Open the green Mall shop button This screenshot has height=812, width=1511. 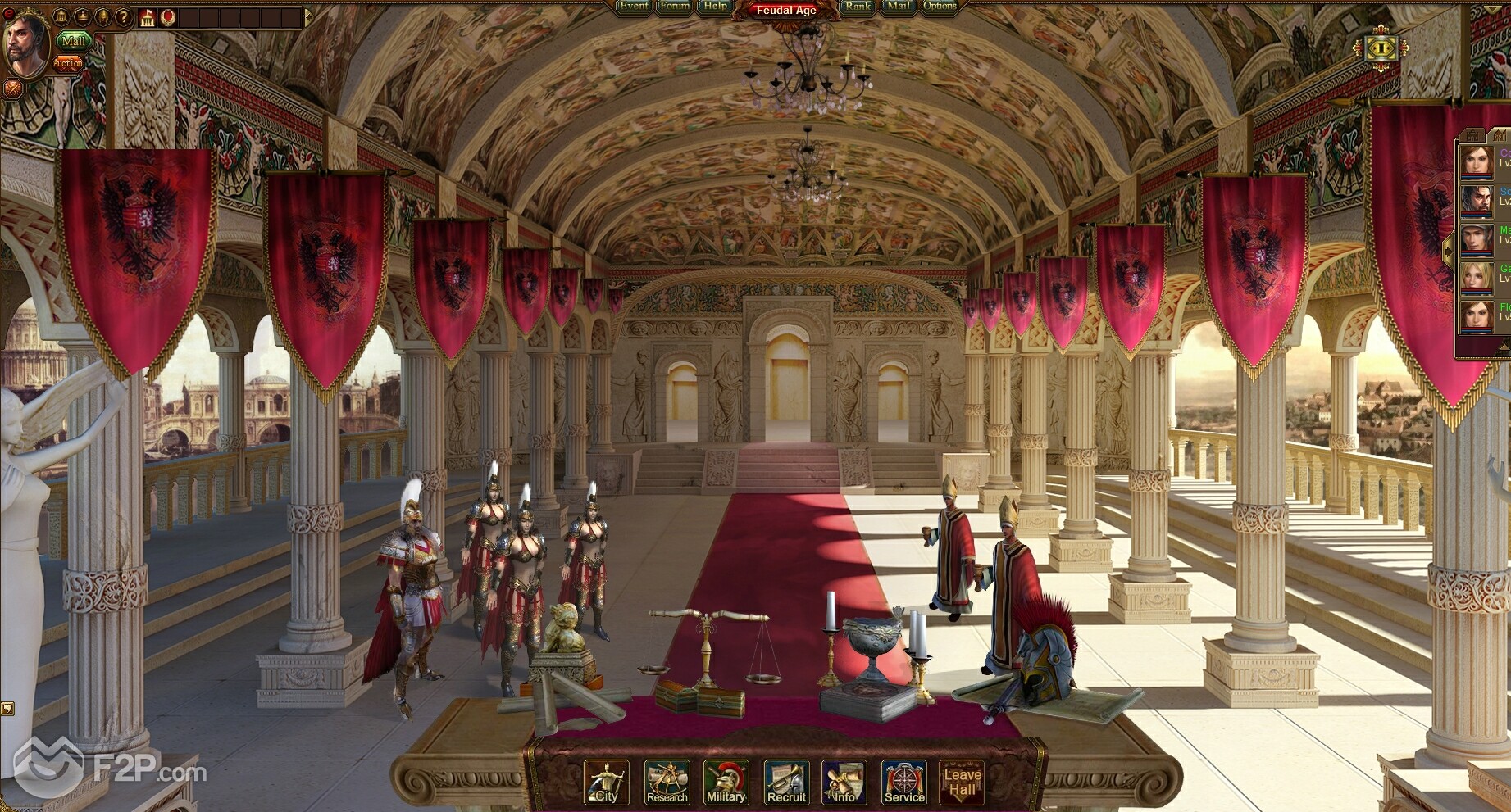72,41
